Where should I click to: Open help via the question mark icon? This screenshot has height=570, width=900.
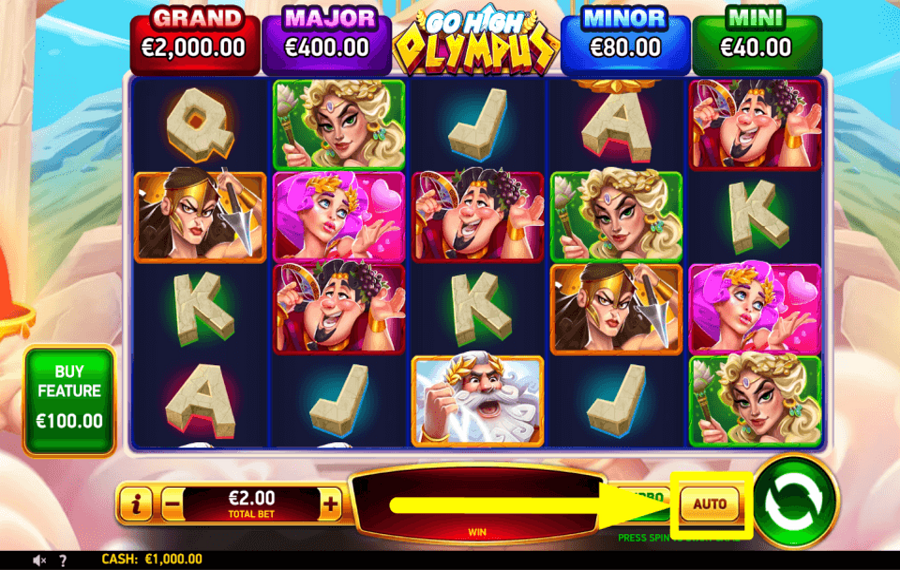63,560
